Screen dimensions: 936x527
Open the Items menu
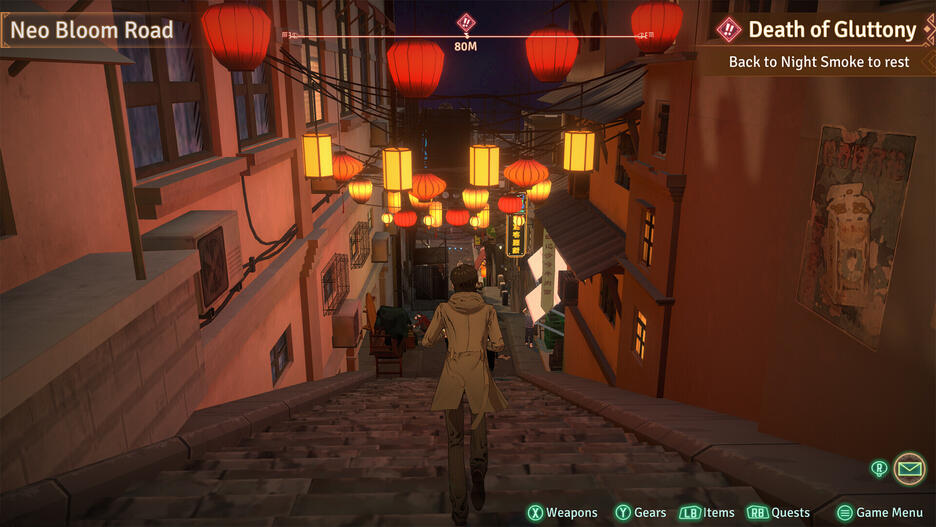click(707, 513)
